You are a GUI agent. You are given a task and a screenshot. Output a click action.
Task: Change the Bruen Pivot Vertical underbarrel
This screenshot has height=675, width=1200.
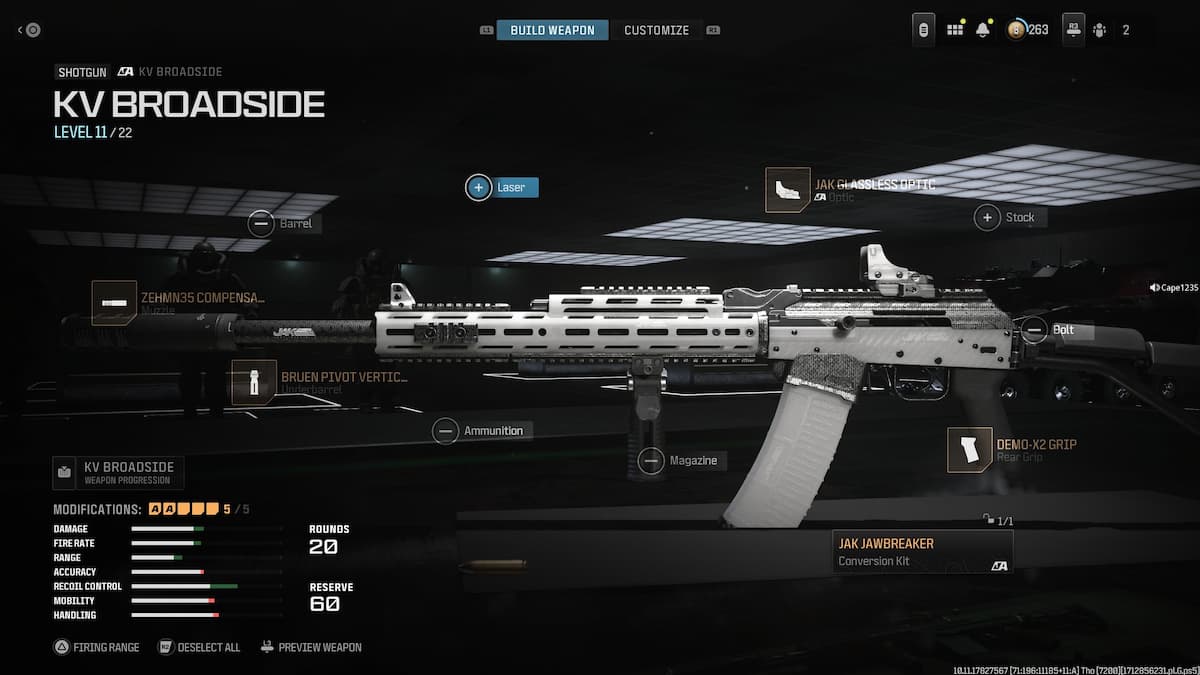254,382
